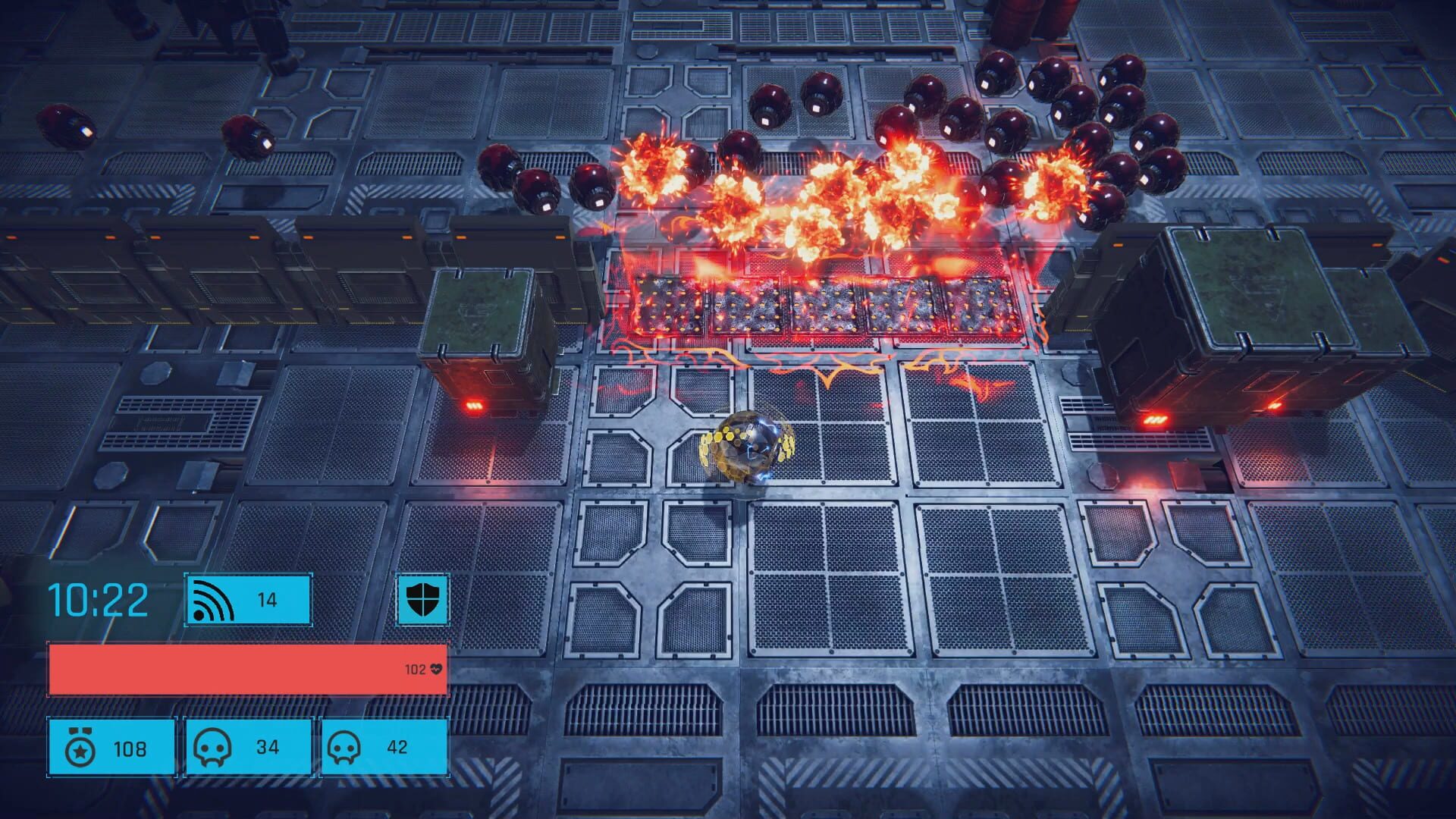Expand the timer display reading 10:22
The width and height of the screenshot is (1456, 819).
[97, 601]
